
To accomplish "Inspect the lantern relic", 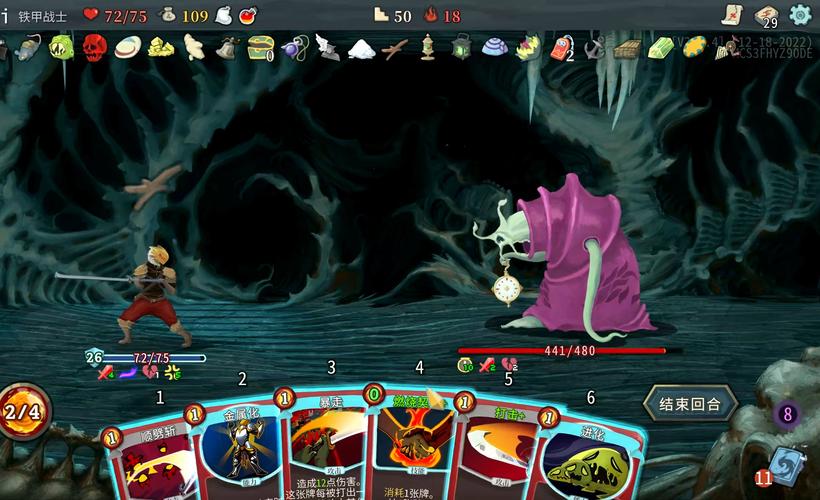I will [x=461, y=47].
